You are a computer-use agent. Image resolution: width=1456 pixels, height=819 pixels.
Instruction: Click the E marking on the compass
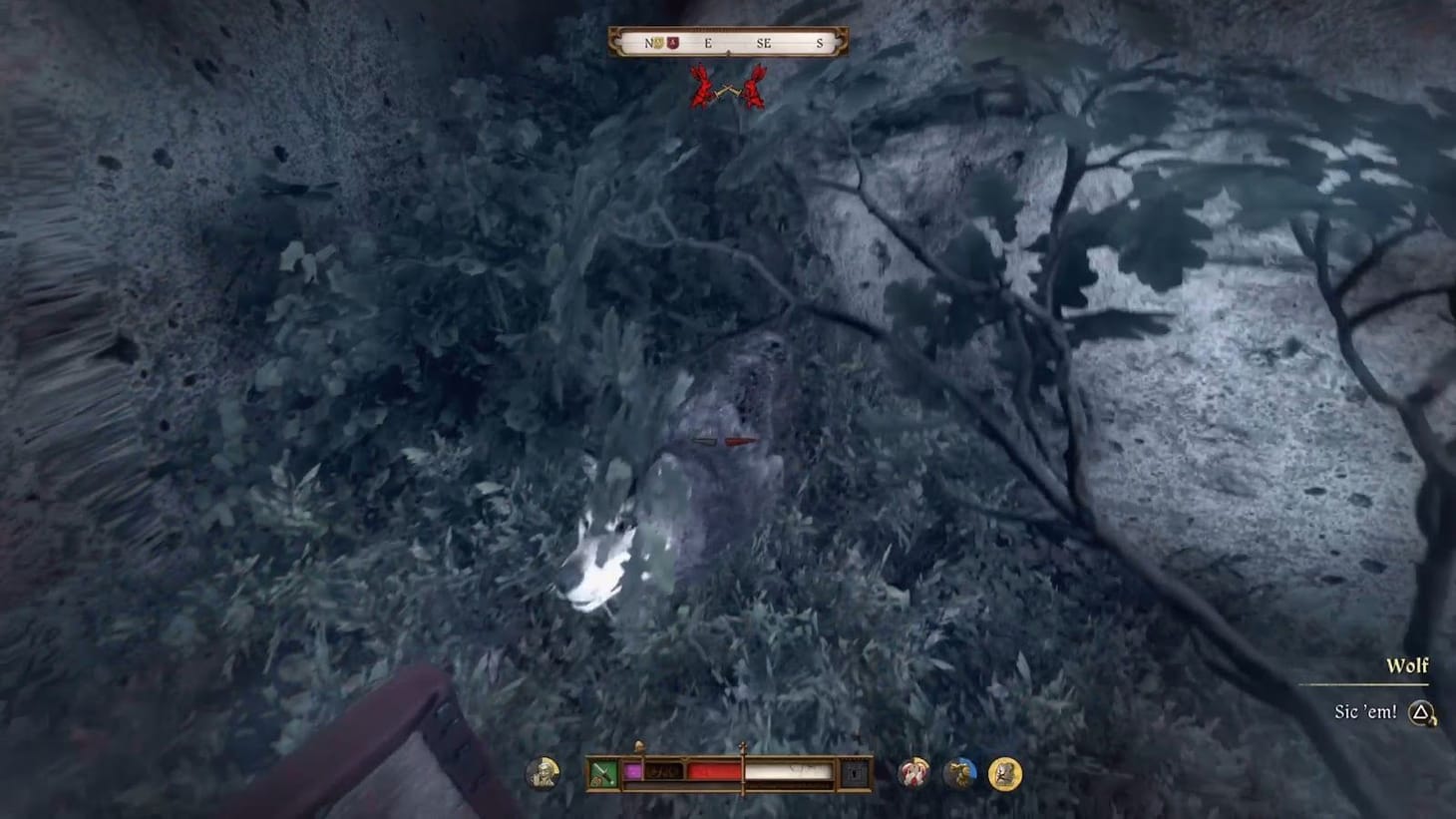pyautogui.click(x=708, y=43)
